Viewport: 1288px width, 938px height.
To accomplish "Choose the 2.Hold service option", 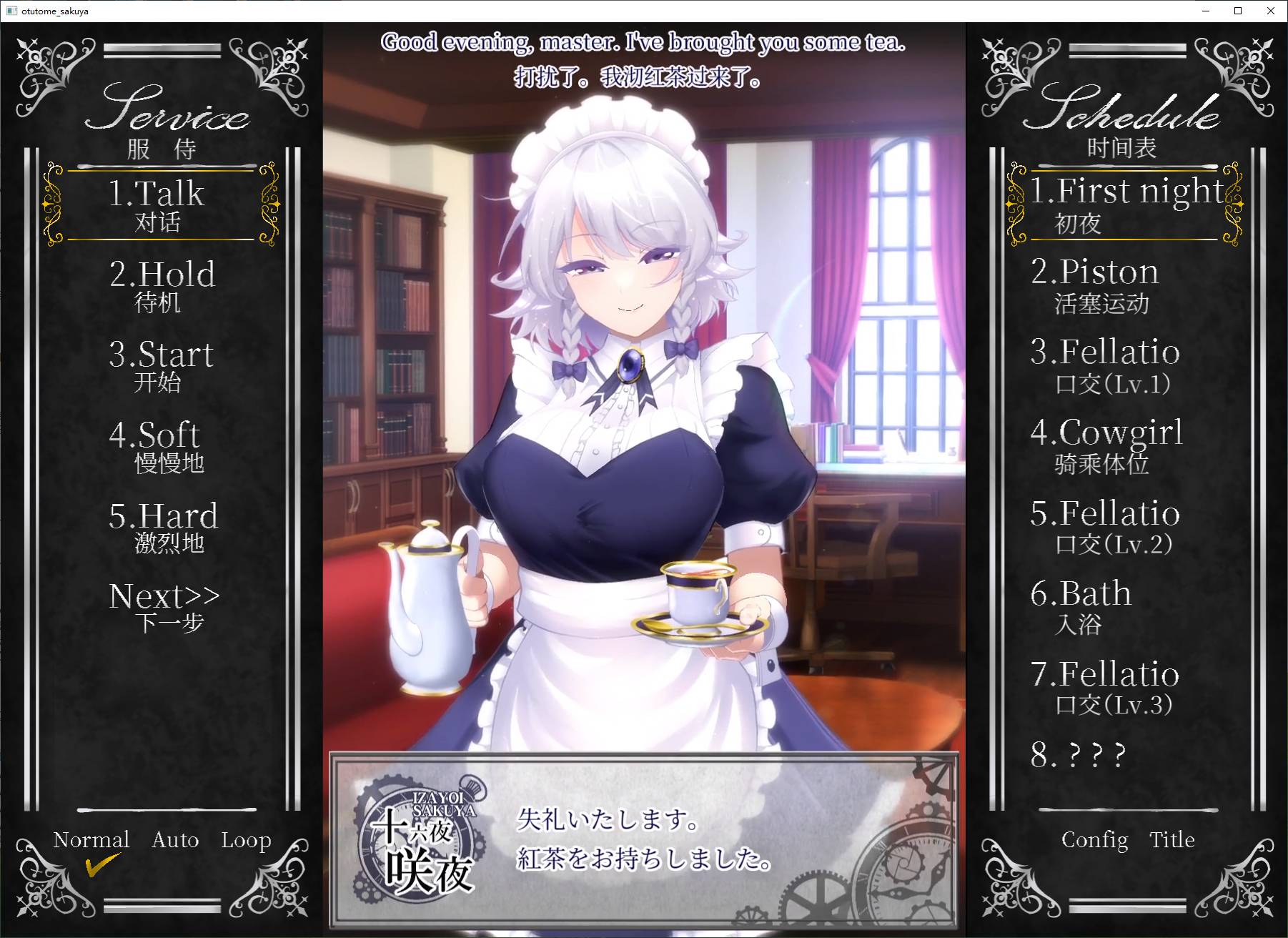I will click(162, 285).
